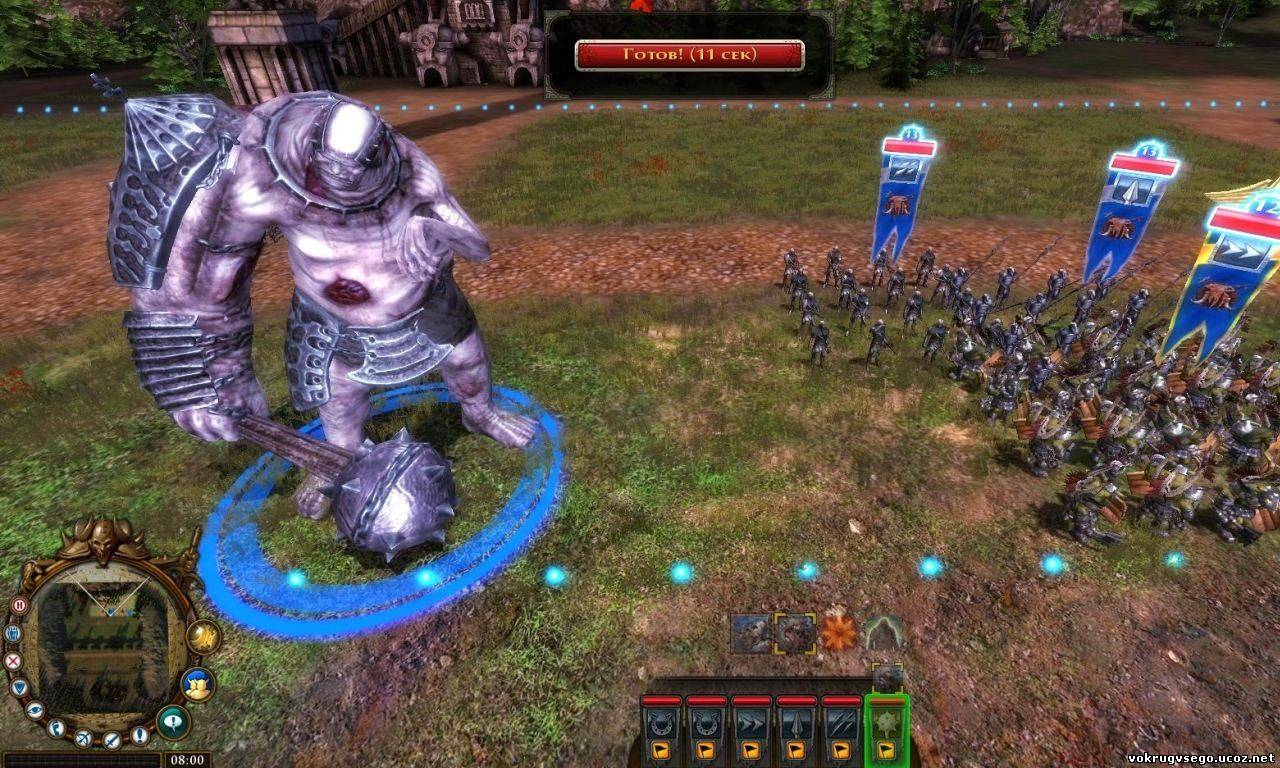The height and width of the screenshot is (768, 1280).
Task: Click the small exclamation mark icon
Action: (x=139, y=735)
